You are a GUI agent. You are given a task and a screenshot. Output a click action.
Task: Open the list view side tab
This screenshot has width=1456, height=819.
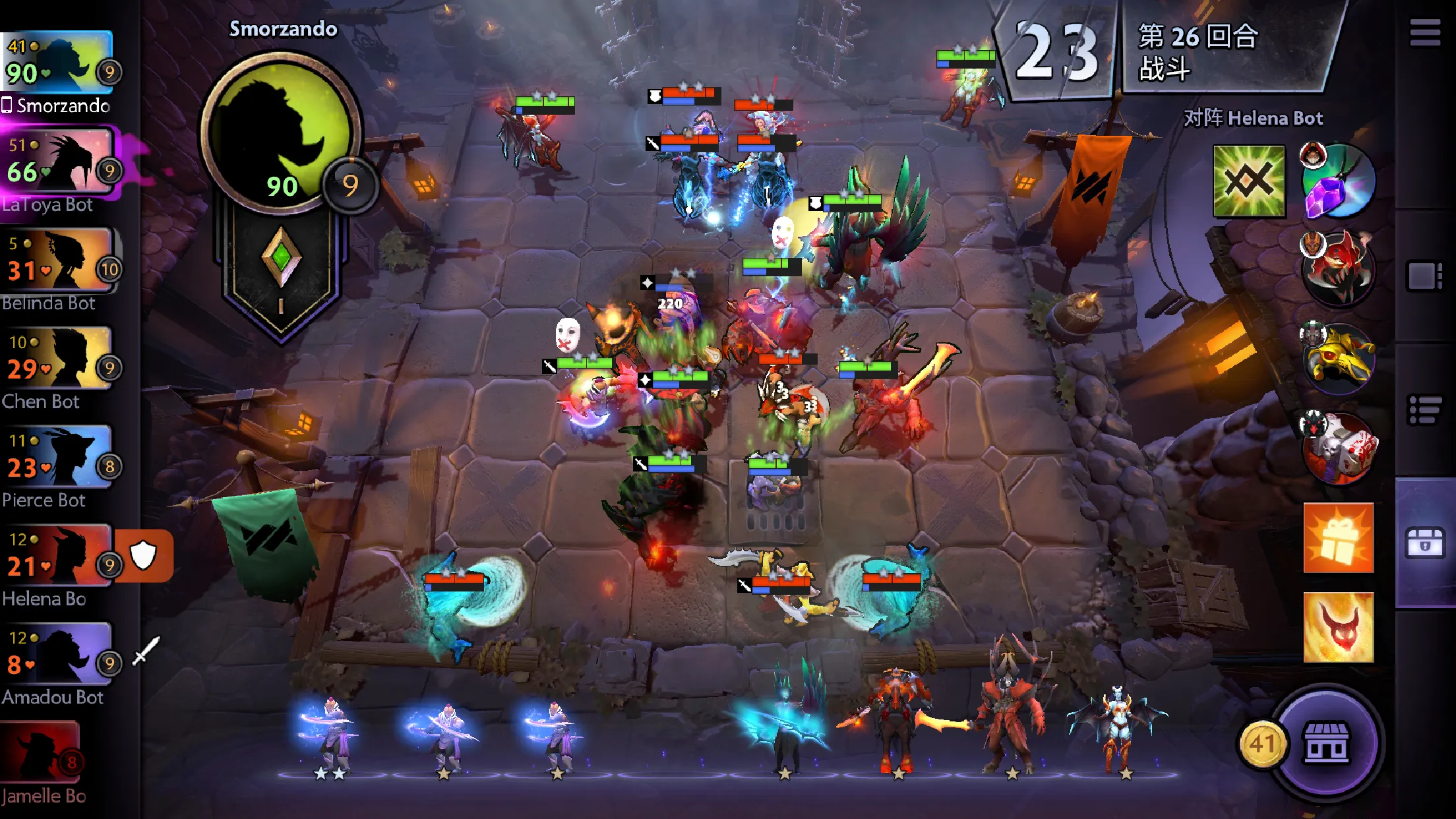coord(1425,410)
